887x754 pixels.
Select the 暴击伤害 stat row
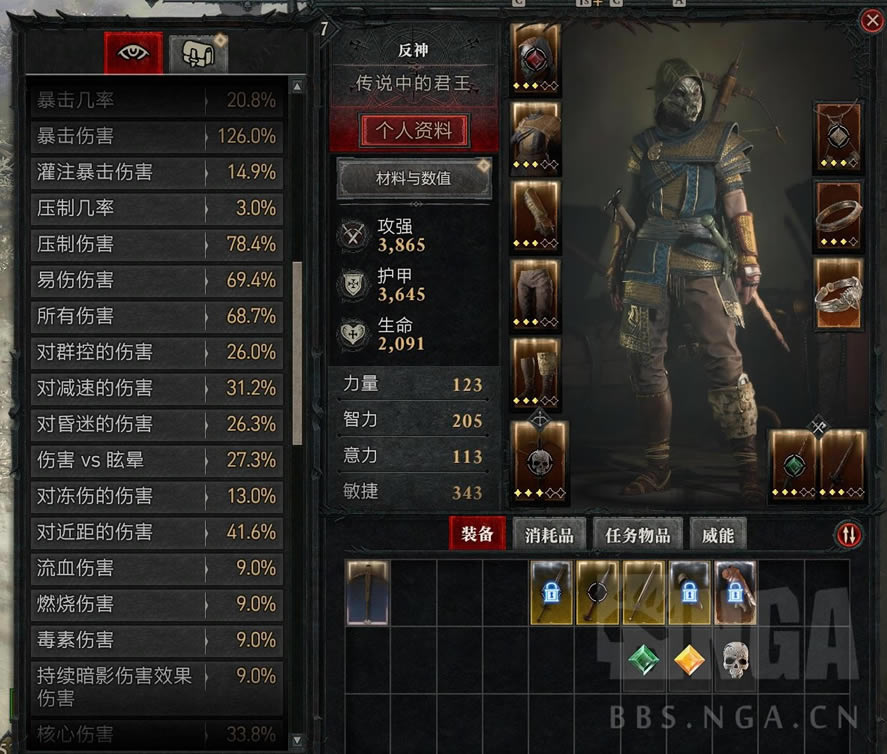[157, 136]
